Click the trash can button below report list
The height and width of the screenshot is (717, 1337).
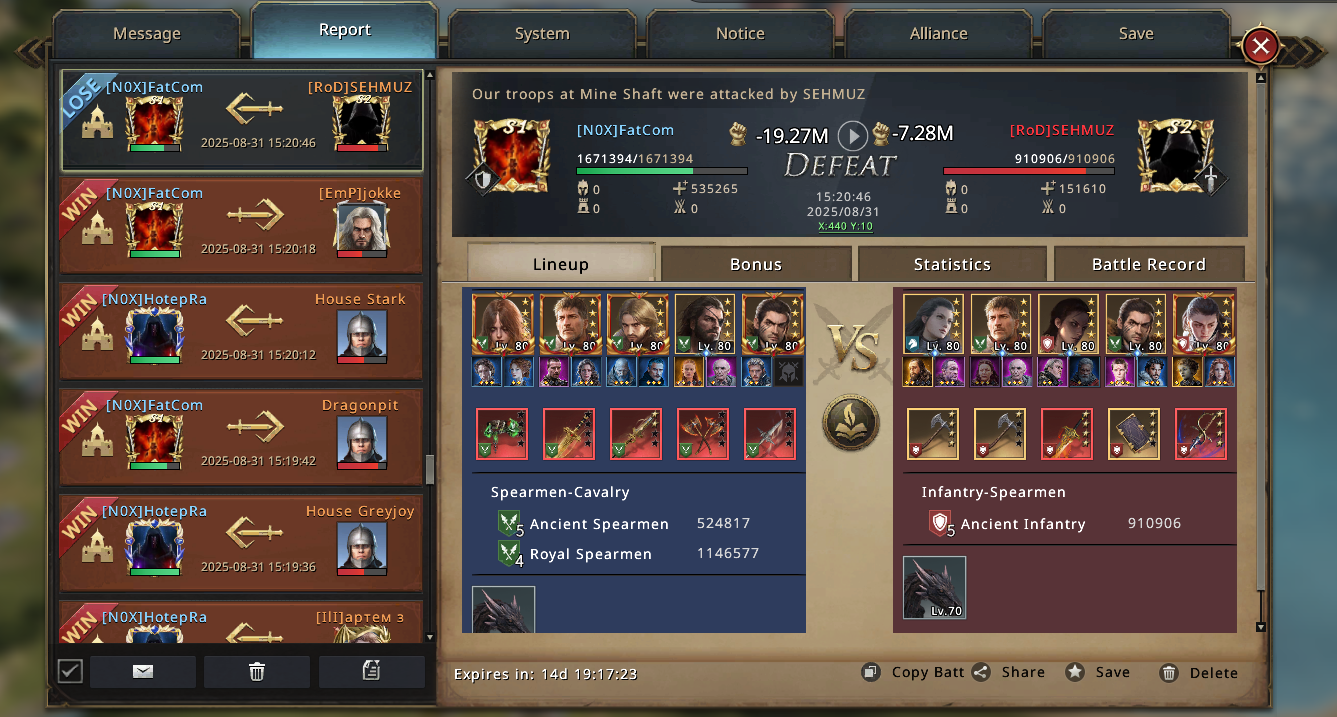point(257,672)
